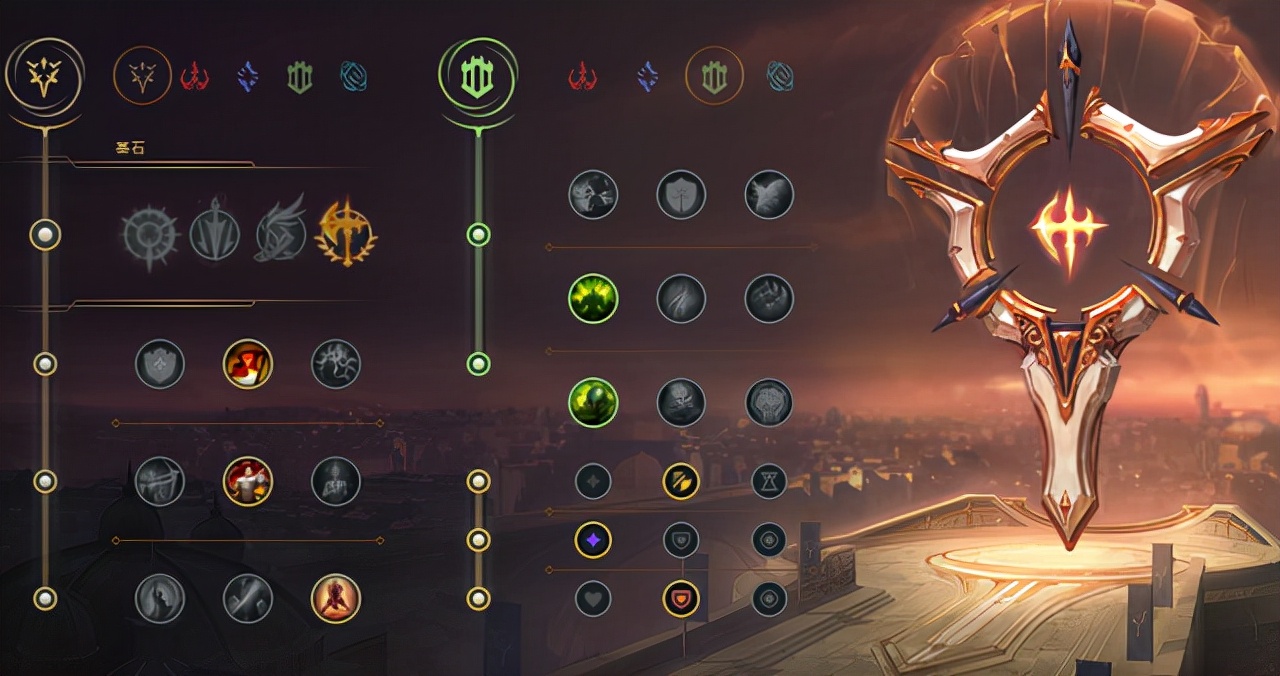Screen dimensions: 1280x676
Task: Pick the Fleet Footwork keystone rune
Action: coord(279,235)
